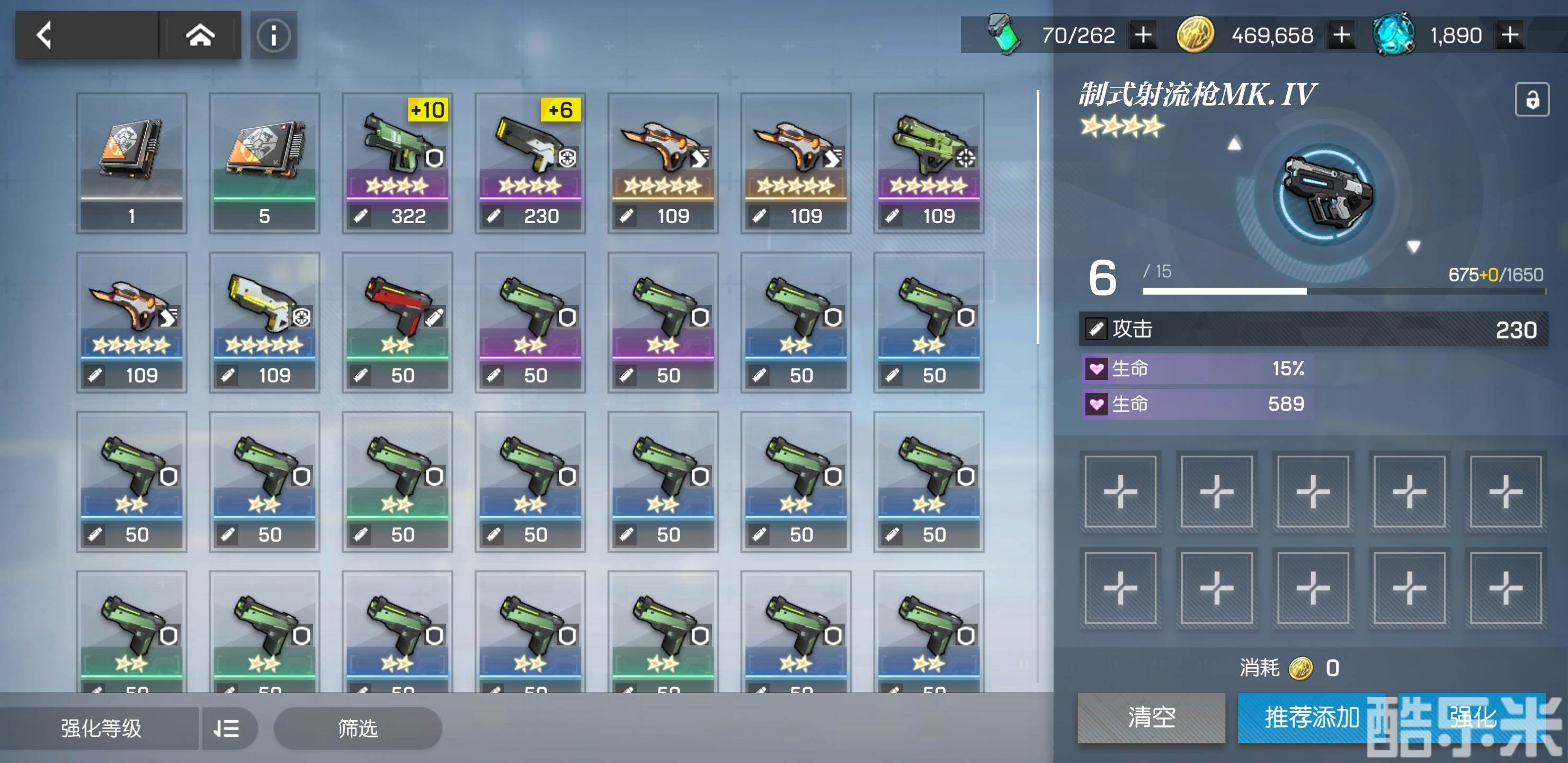This screenshot has height=763, width=1568.
Task: Auto-fill materials using 推荐添加
Action: [x=1312, y=717]
